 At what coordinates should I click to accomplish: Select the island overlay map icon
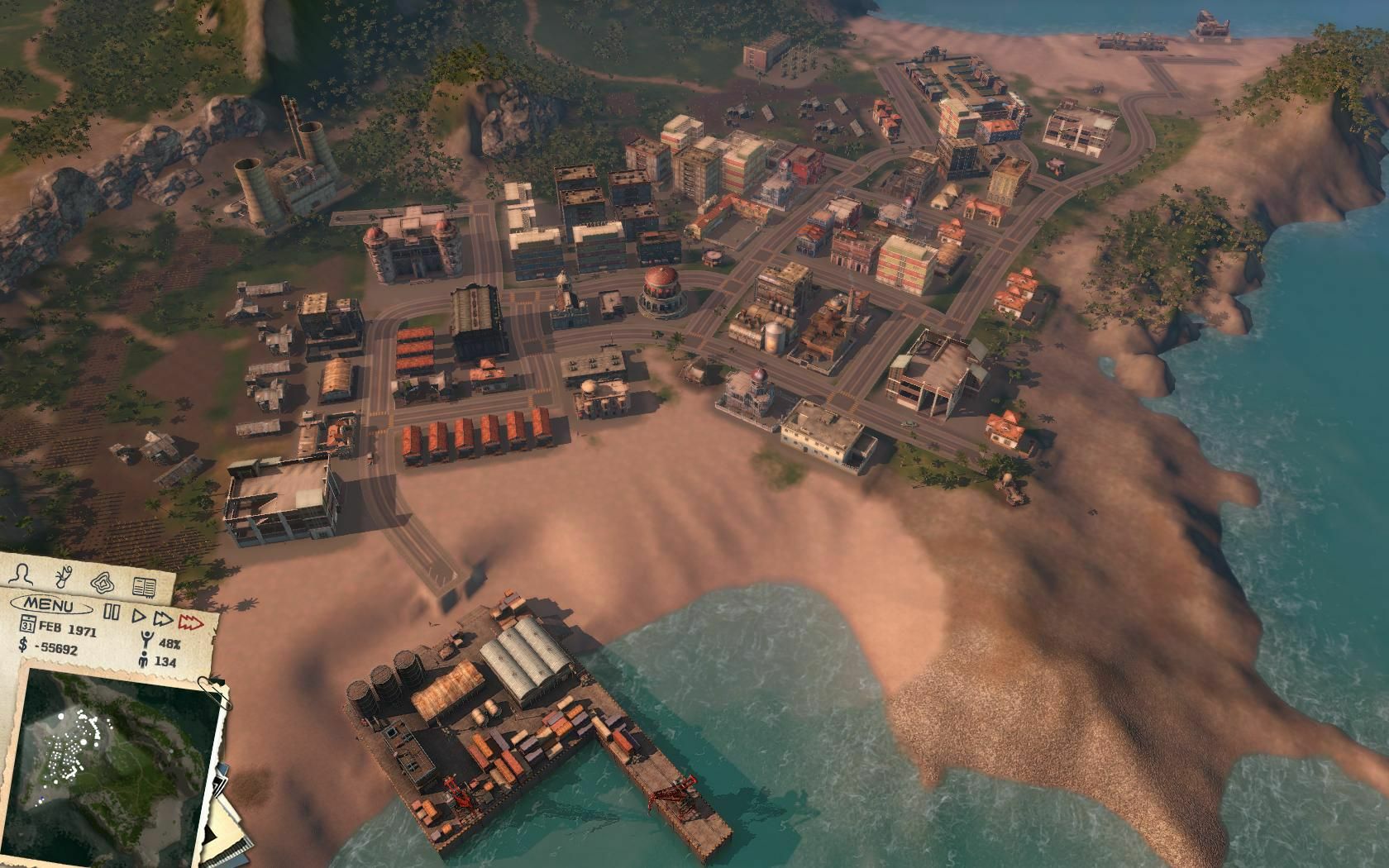[x=103, y=582]
